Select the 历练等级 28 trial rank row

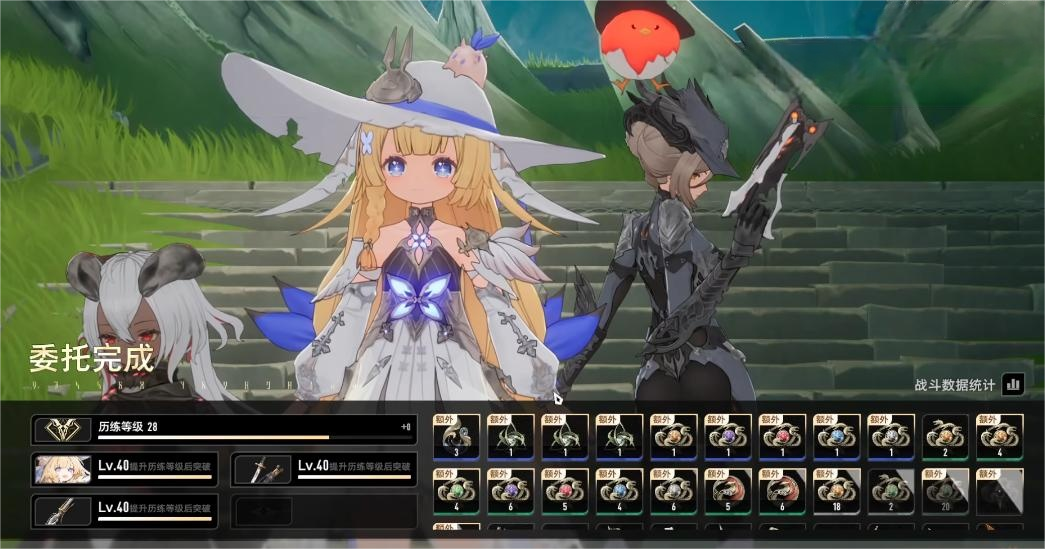point(224,430)
